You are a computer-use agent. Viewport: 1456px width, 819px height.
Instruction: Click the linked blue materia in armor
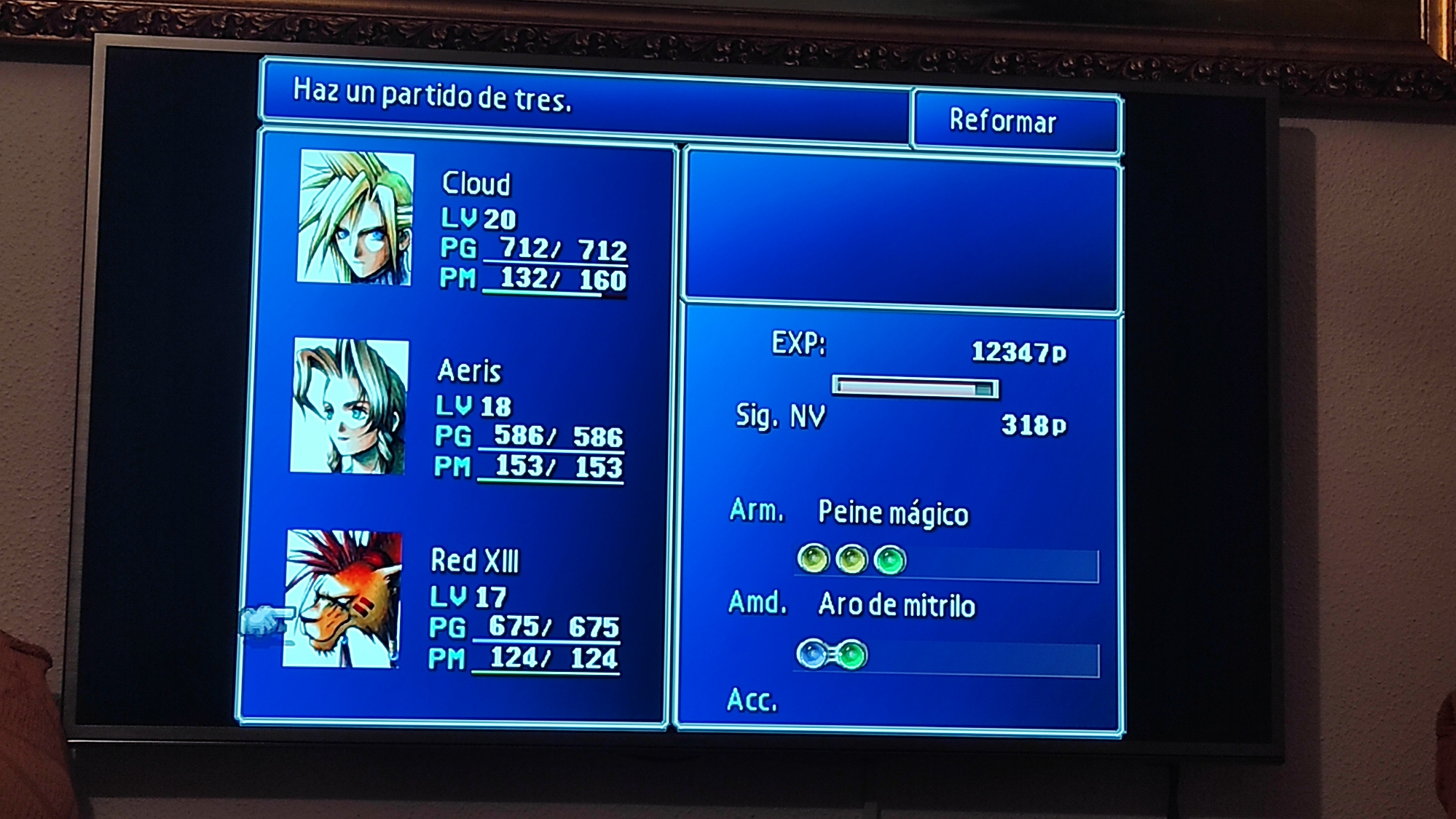811,654
